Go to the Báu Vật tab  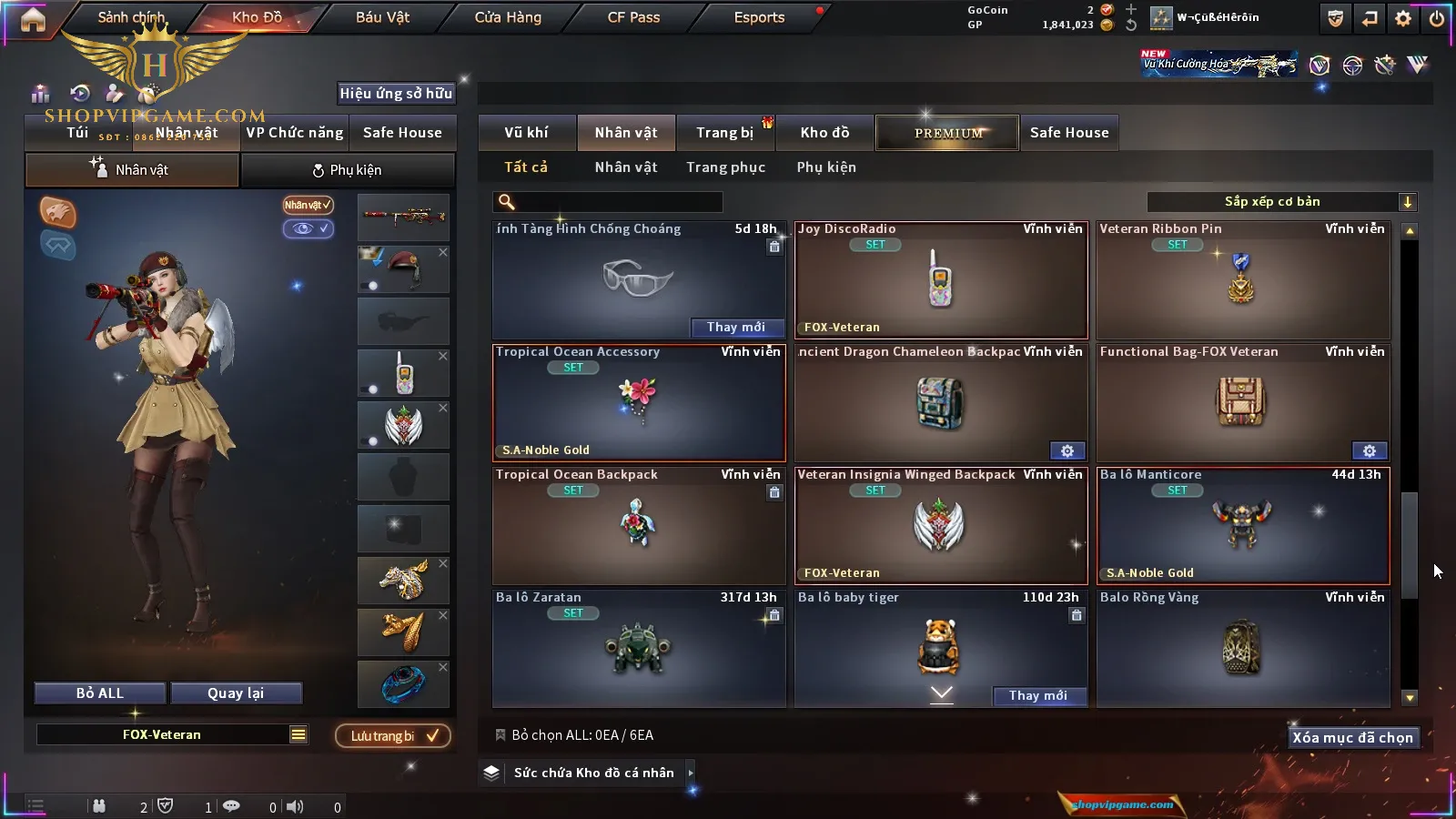pyautogui.click(x=382, y=17)
